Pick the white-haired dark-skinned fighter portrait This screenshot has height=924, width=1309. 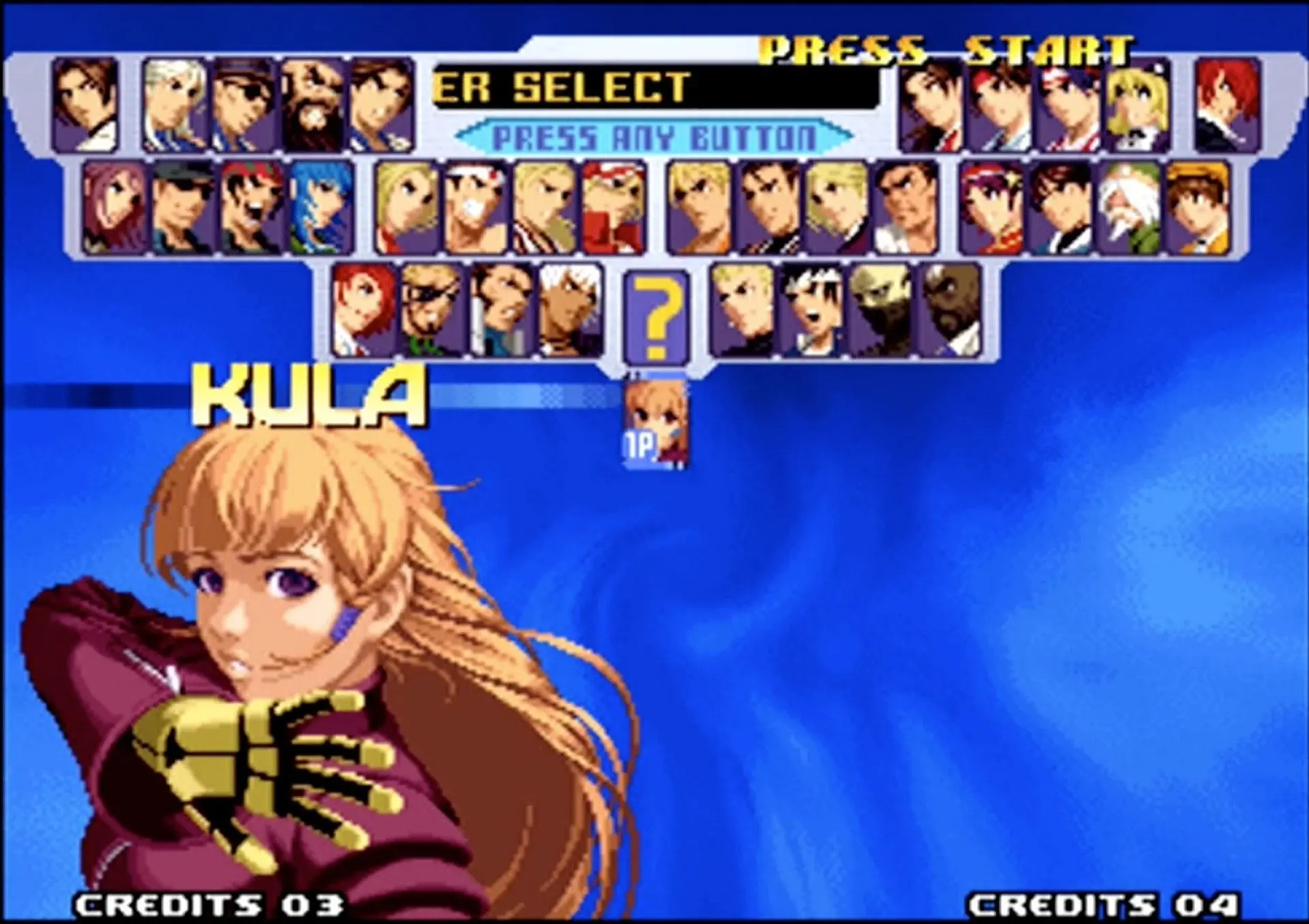[570, 311]
